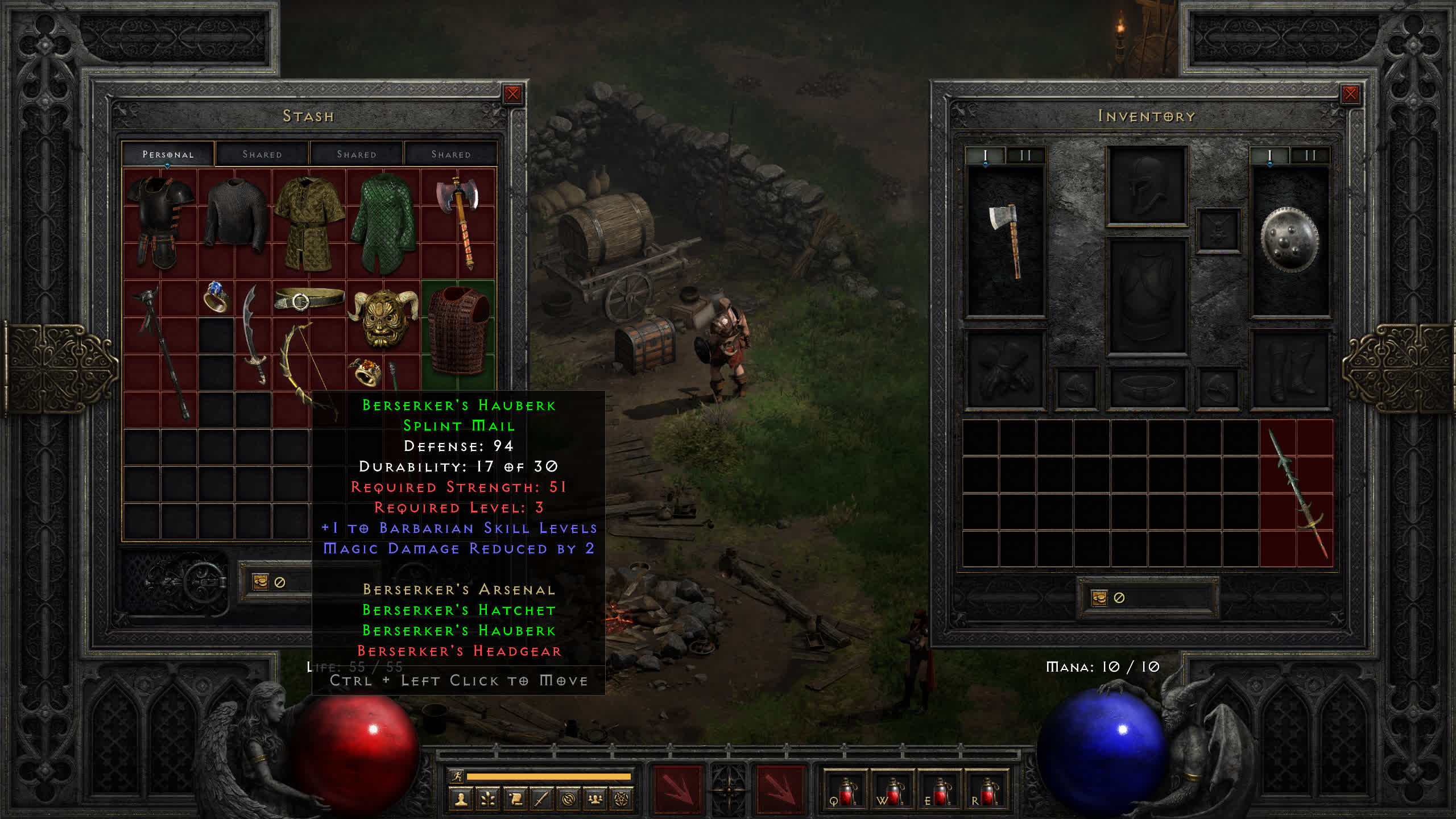Select the sapphire ring in stash

tap(216, 297)
